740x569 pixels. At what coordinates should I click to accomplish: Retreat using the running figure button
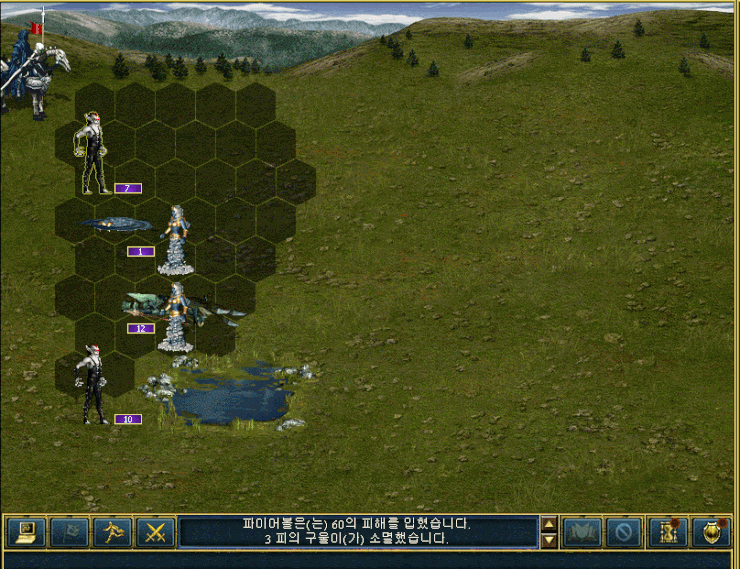(112, 532)
